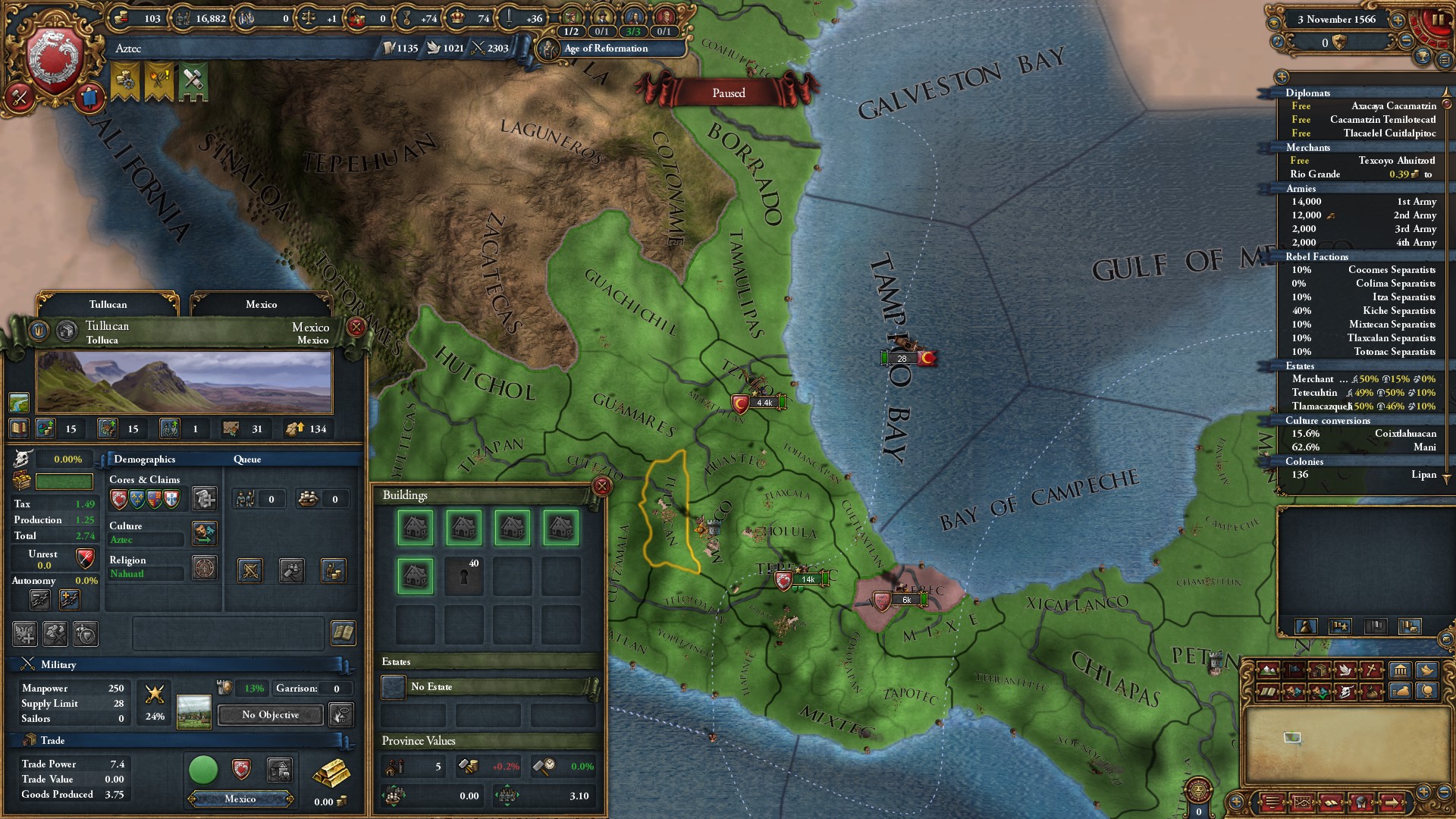Select the terrain map mode icon
This screenshot has height=819, width=1456.
[1269, 670]
